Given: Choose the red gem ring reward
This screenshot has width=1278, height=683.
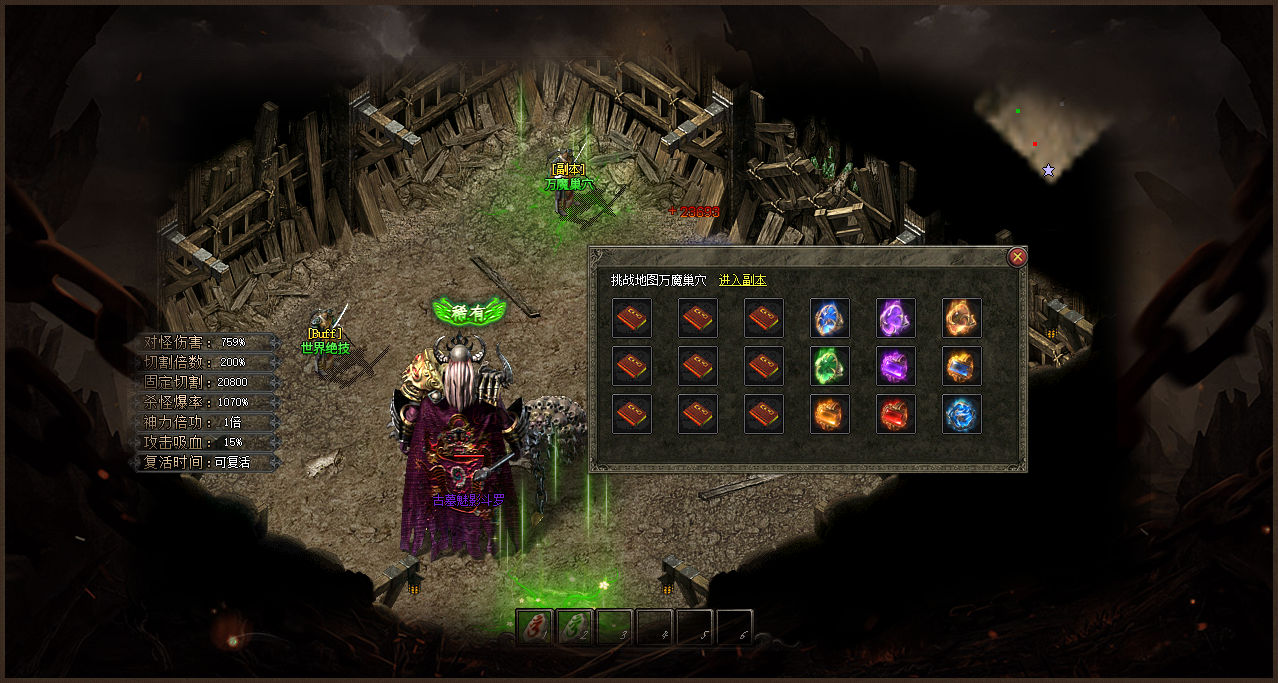Looking at the screenshot, I should pos(896,414).
